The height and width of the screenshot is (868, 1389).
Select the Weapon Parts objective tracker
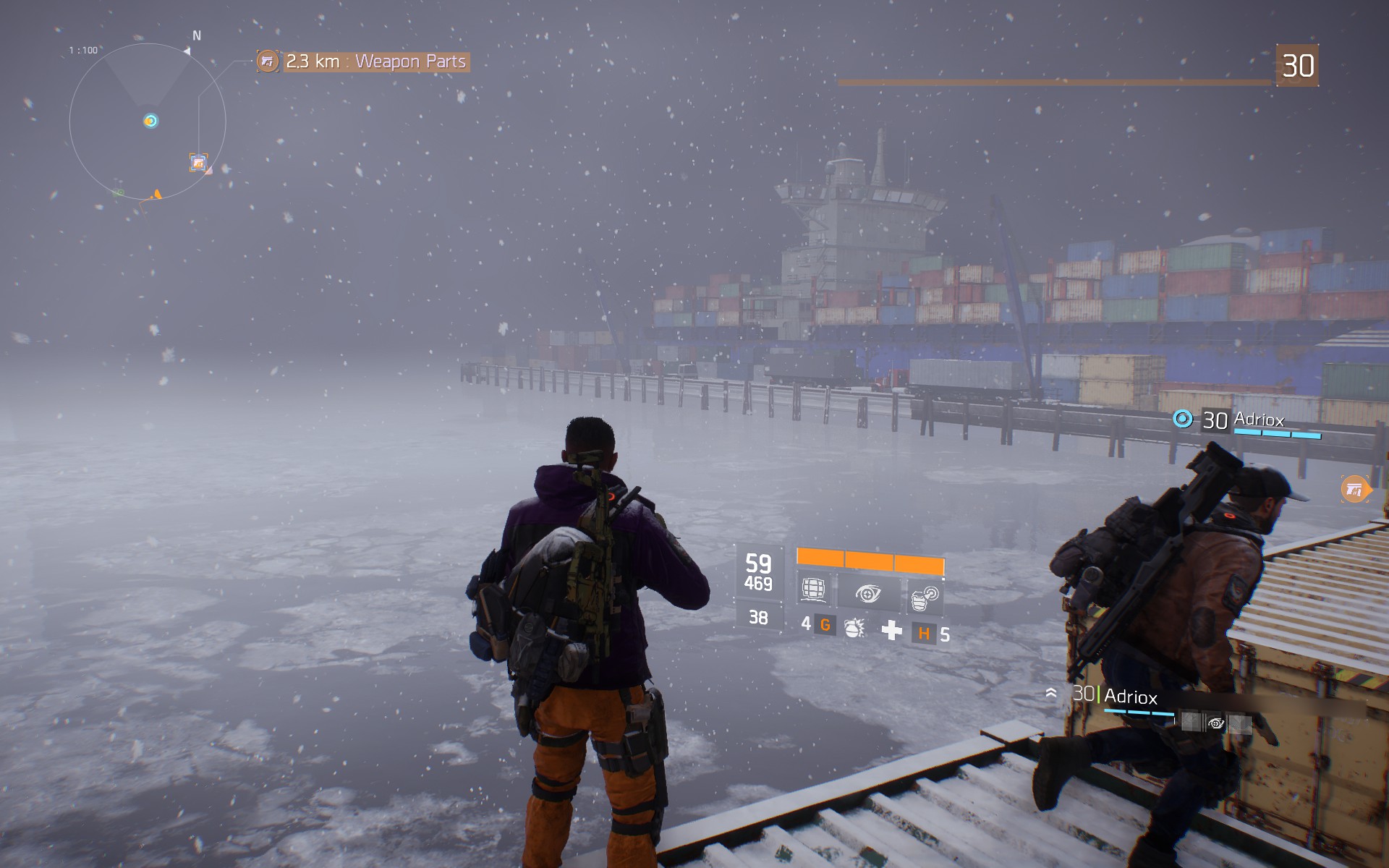click(x=363, y=61)
